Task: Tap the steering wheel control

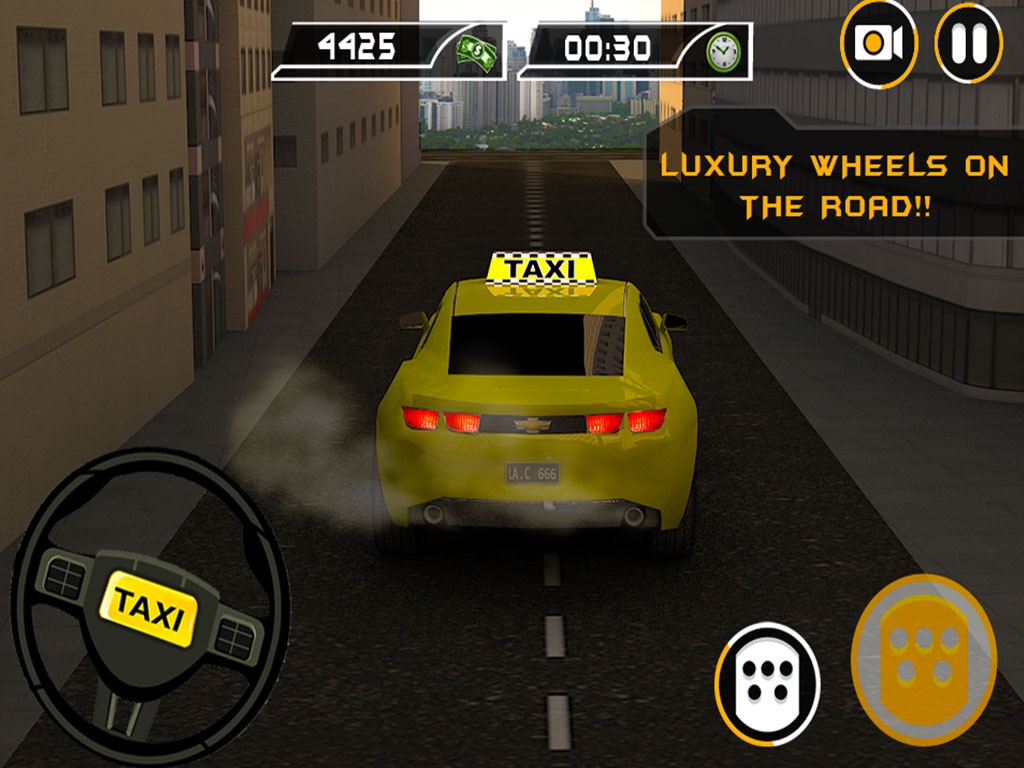Action: click(x=150, y=607)
